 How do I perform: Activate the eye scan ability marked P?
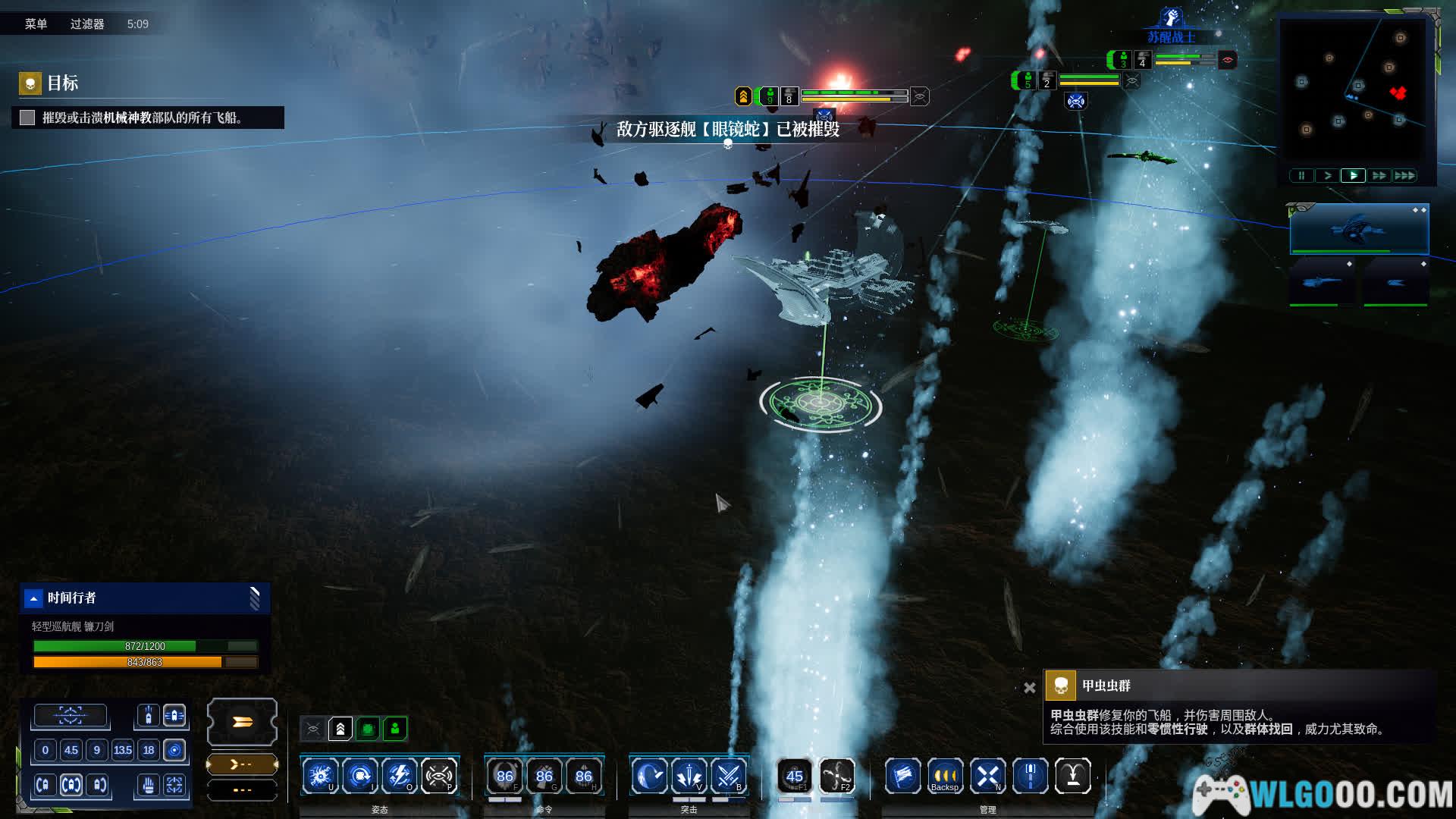438,776
